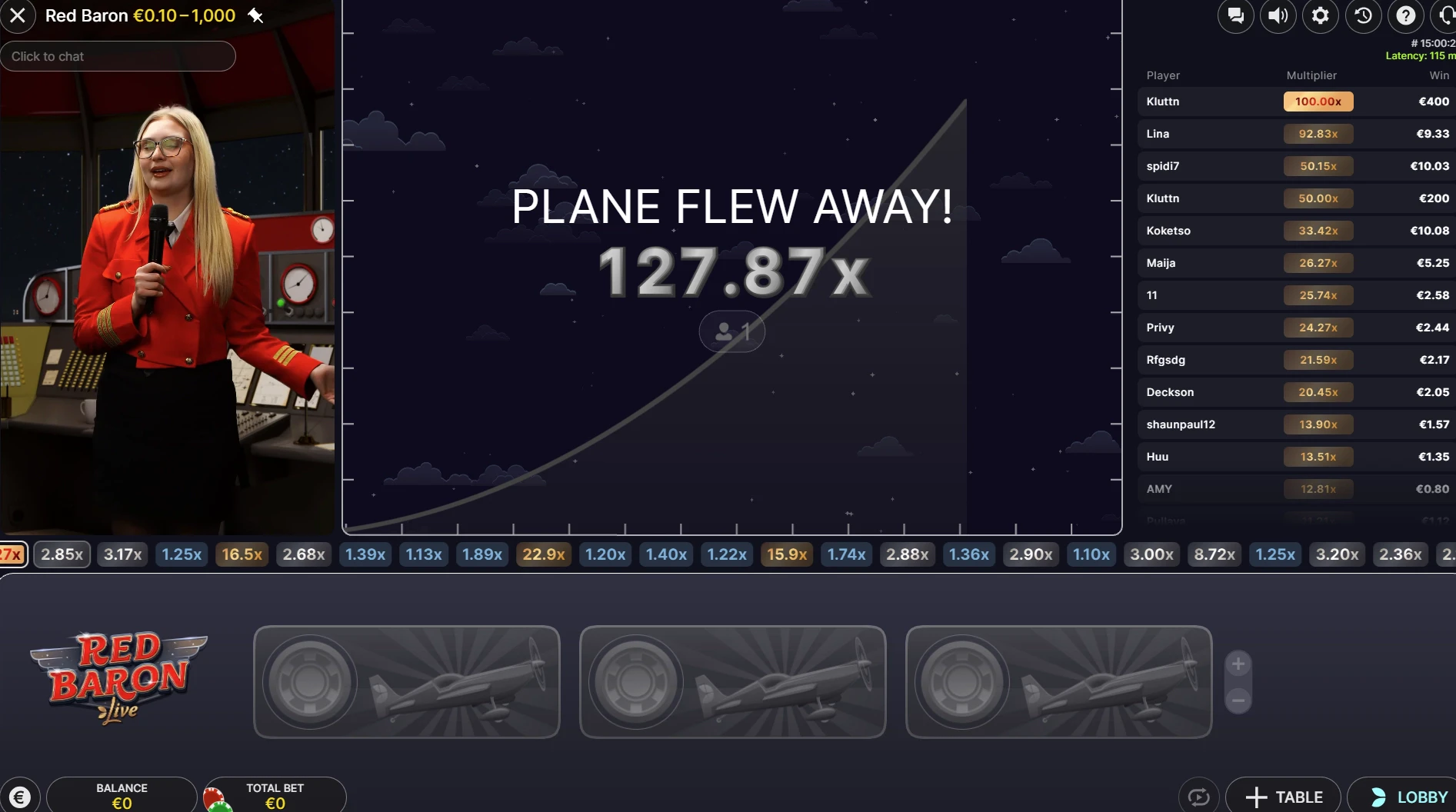The image size is (1456, 812).
Task: Expand the full multiplier history chip
Action: point(12,554)
